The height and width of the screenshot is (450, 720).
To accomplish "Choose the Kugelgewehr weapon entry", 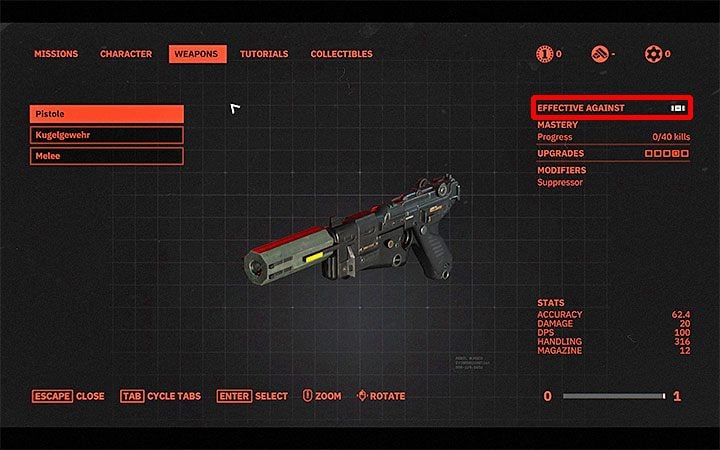I will 107,135.
